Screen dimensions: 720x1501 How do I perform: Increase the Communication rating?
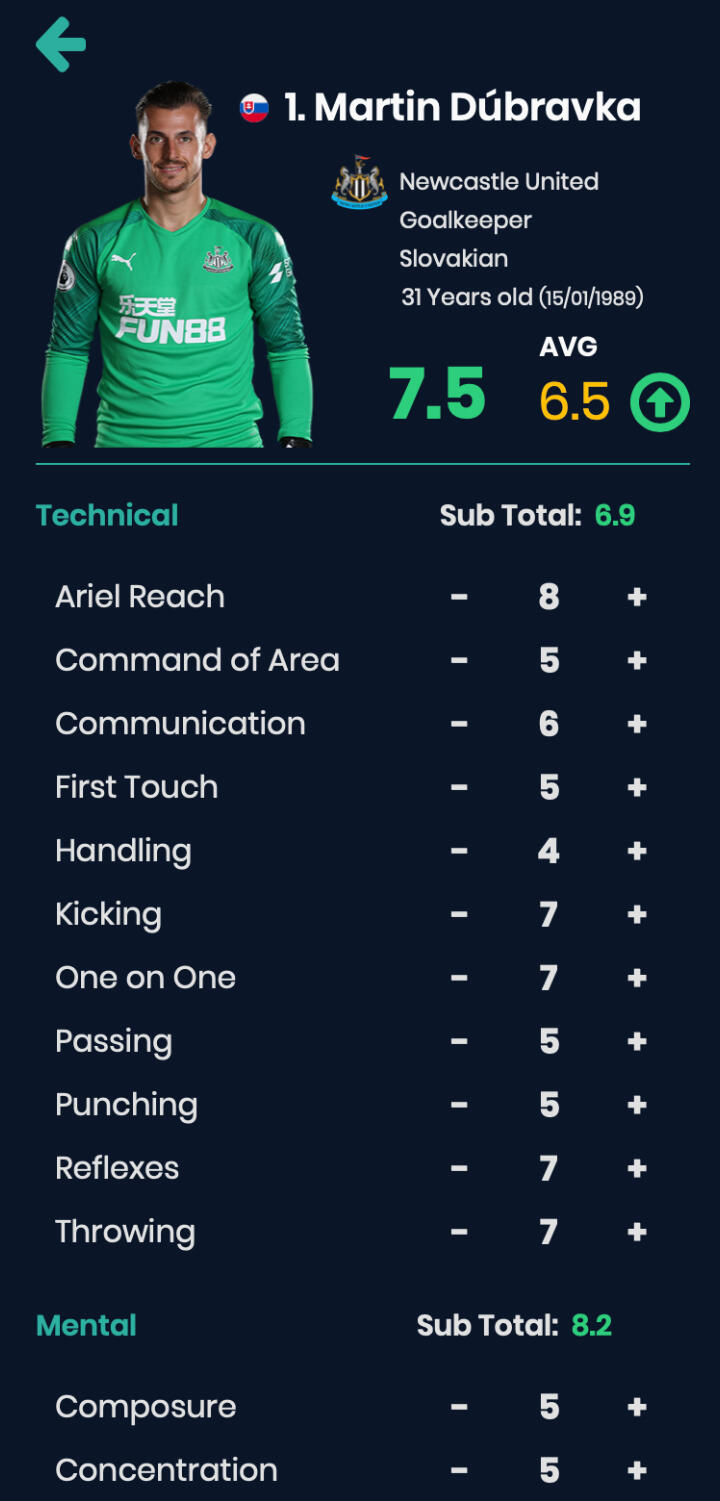pyautogui.click(x=637, y=724)
